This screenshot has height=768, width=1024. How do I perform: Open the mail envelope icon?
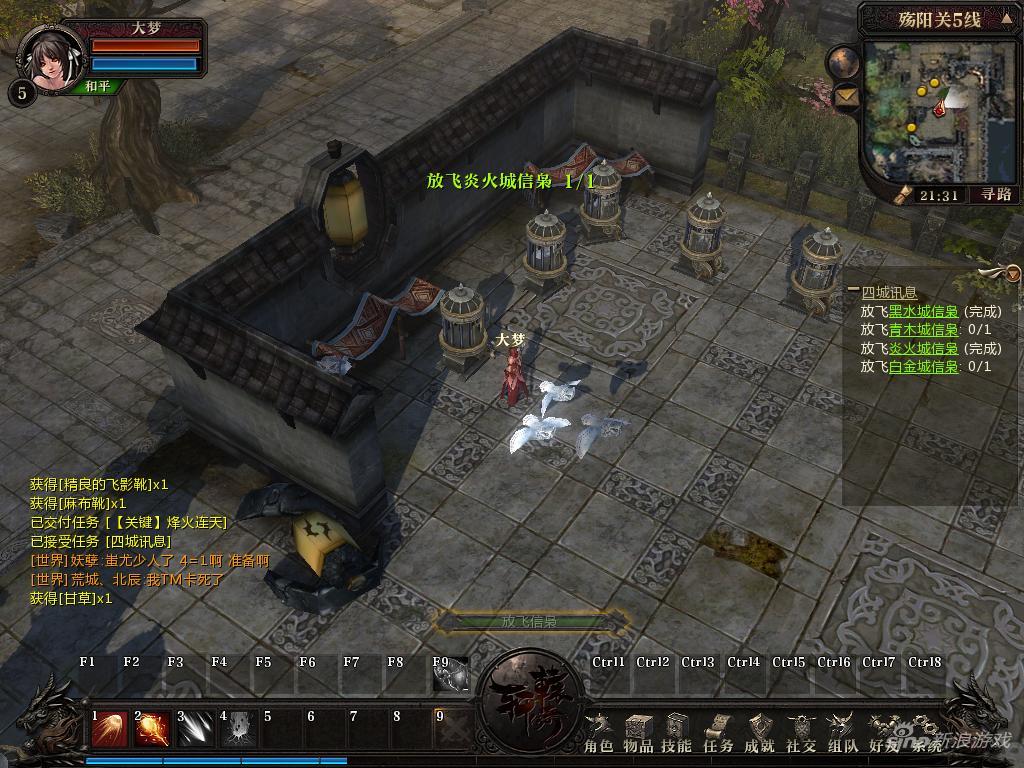click(846, 96)
